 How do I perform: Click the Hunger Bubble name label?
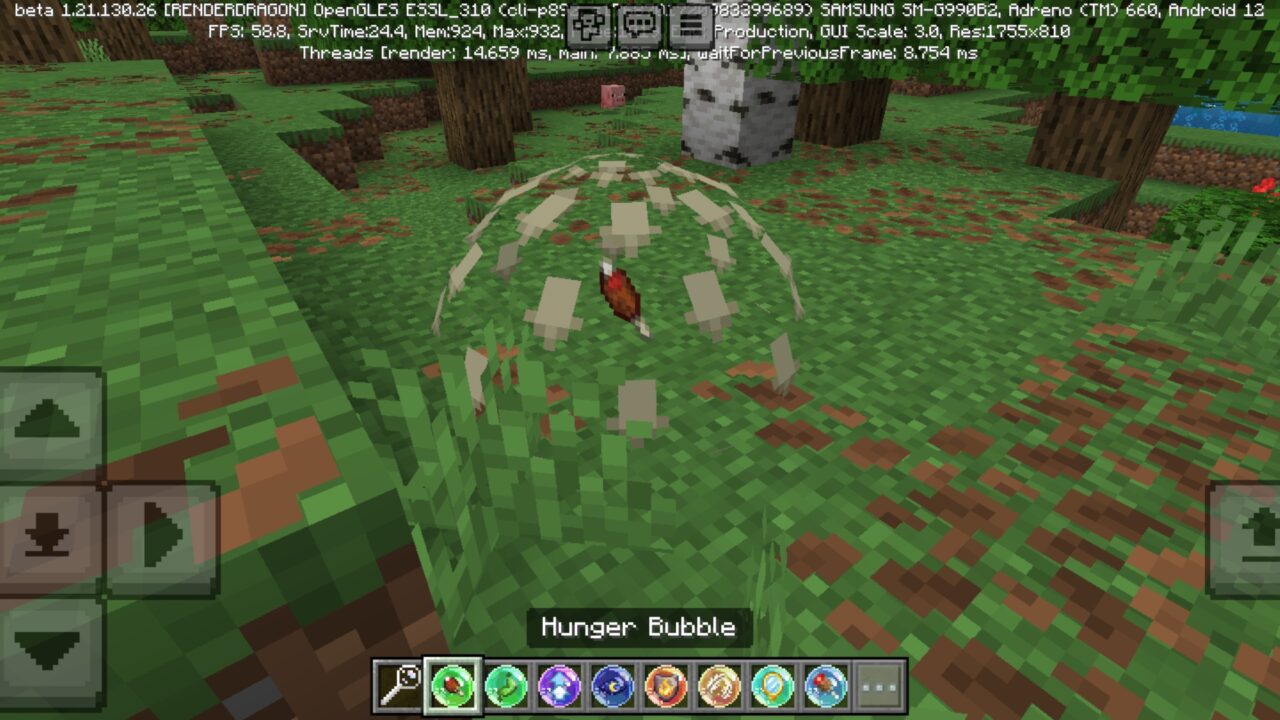point(638,629)
